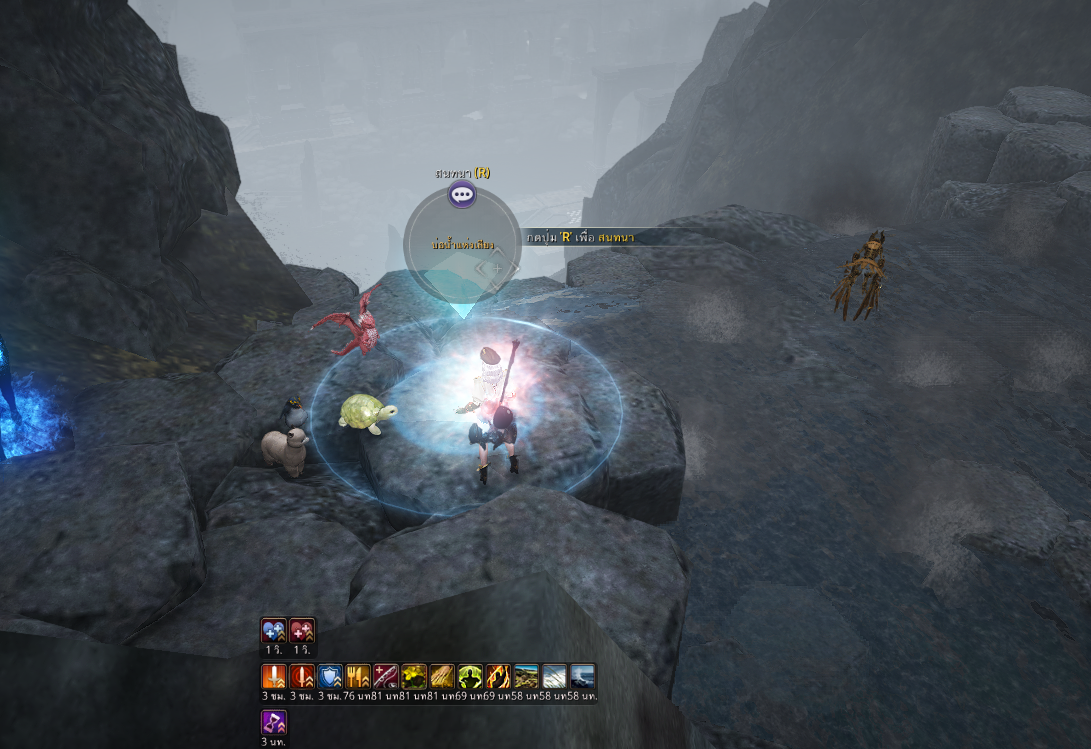The image size is (1091, 749).
Task: Inspect the orange sword attack buff icon
Action: (x=274, y=677)
